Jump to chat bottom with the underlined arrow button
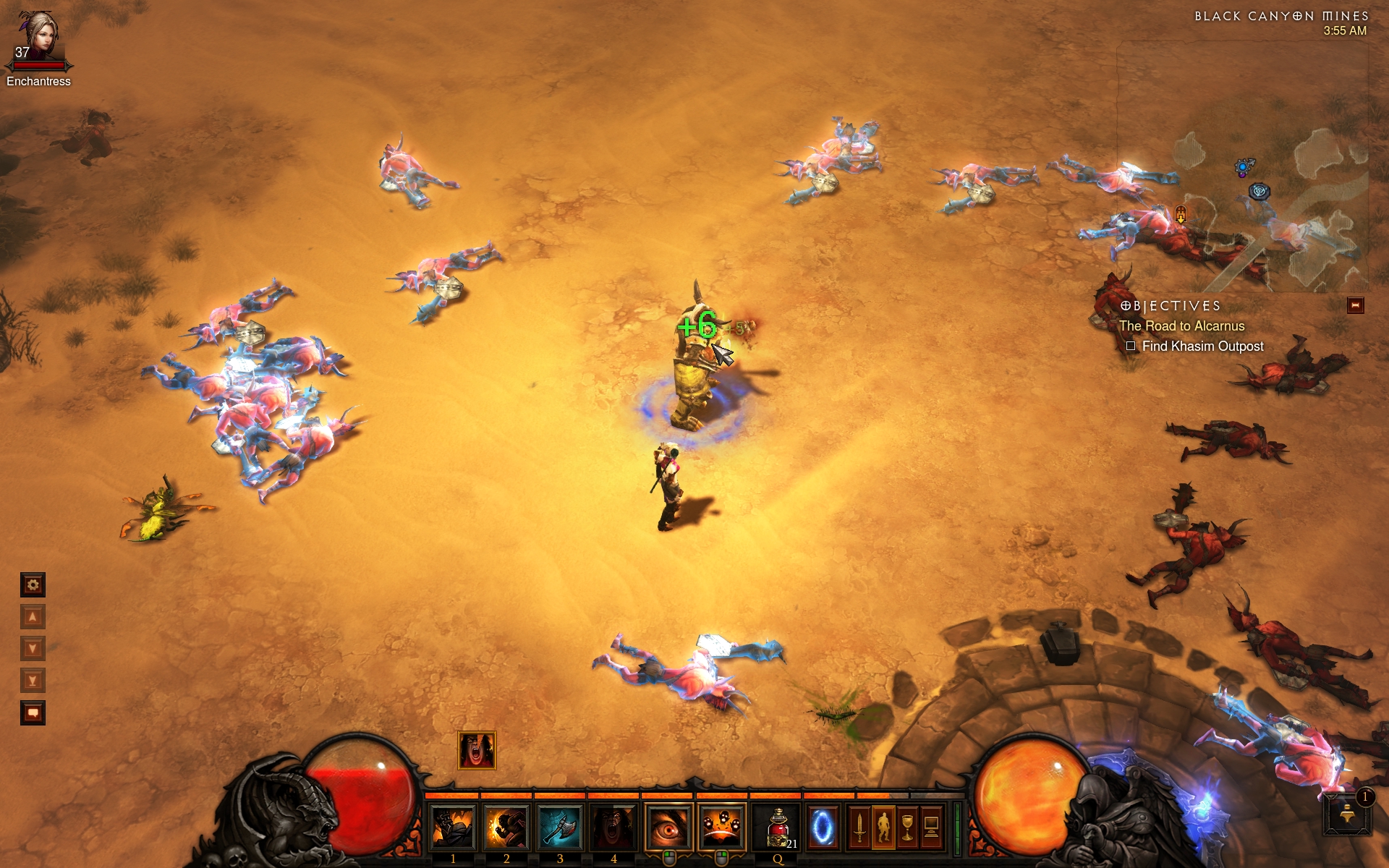 pyautogui.click(x=33, y=681)
